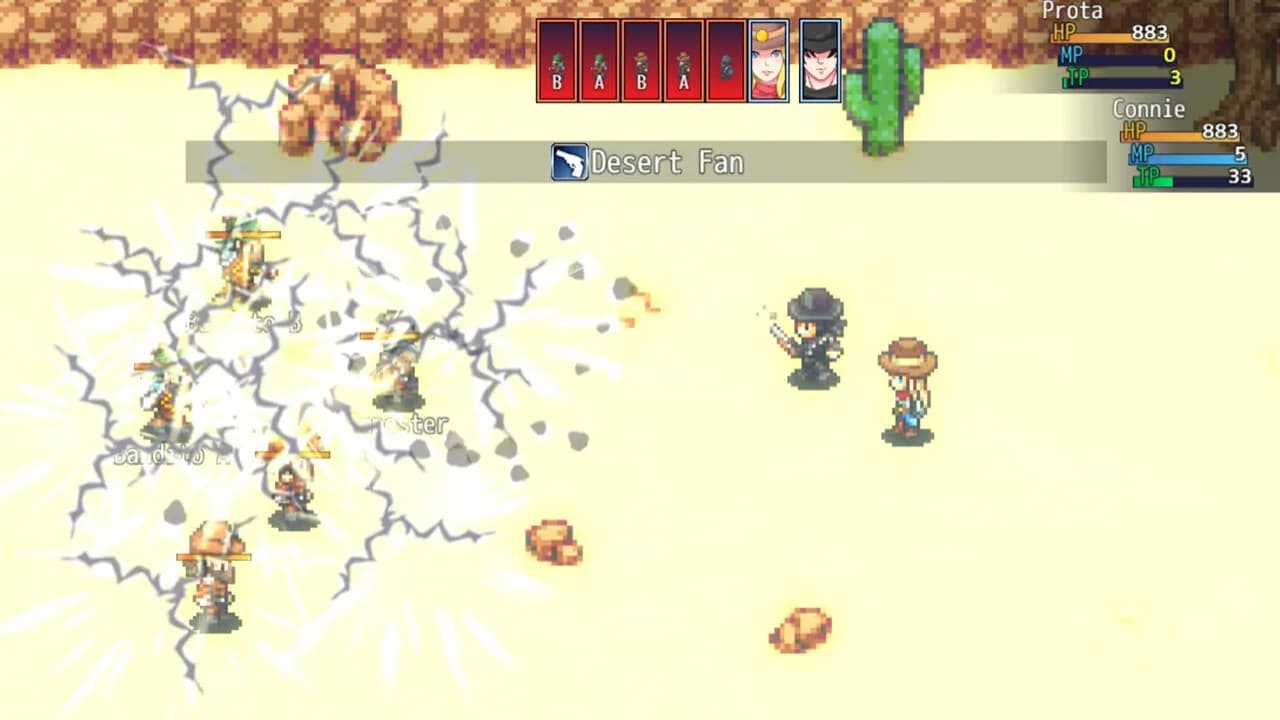Select the fifth shadowed enemy turn icon
The image size is (1280, 720).
pos(727,60)
